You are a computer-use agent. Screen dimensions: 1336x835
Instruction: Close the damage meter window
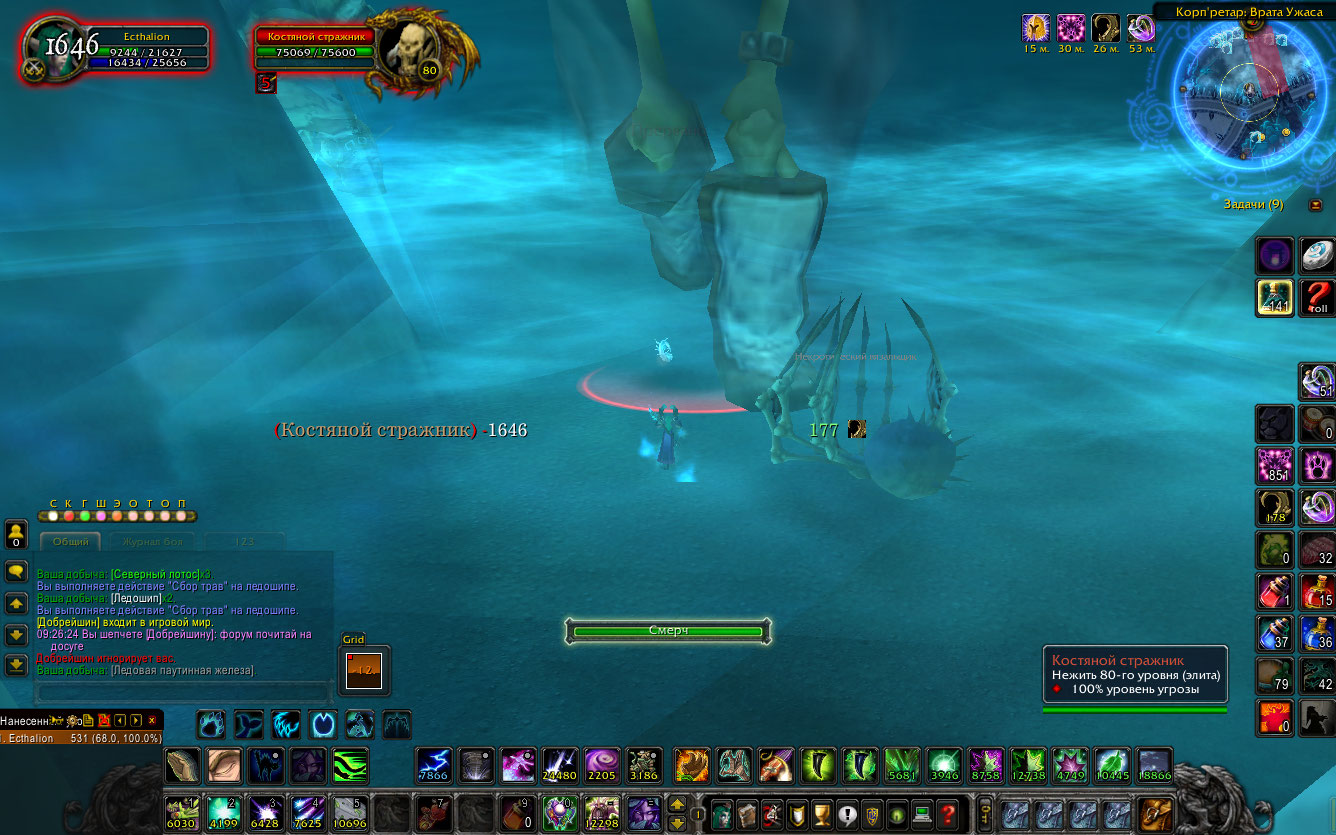click(152, 720)
